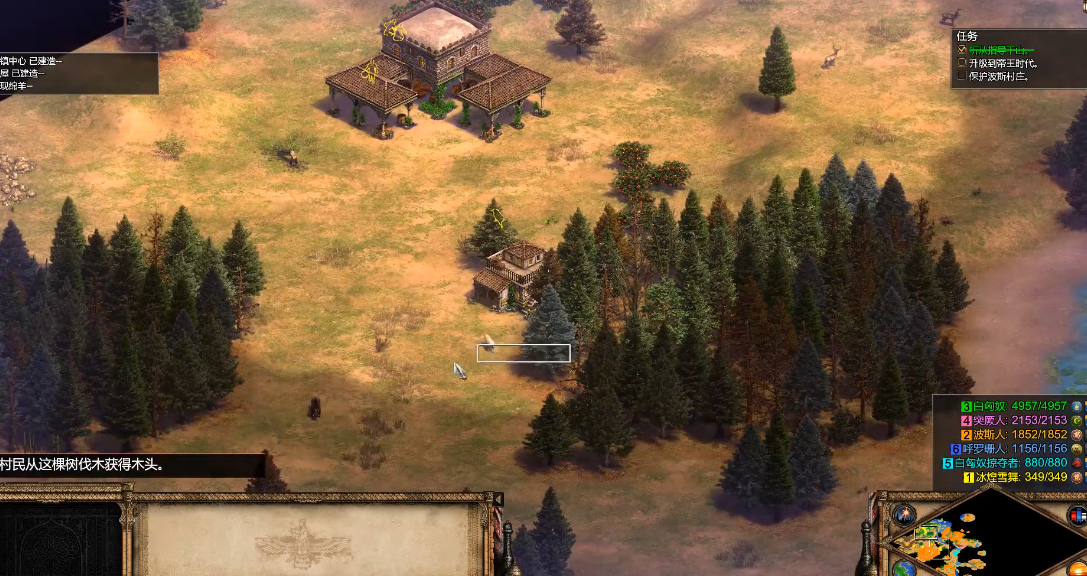
Task: Activate the flare signal button beside minimap
Action: pyautogui.click(x=904, y=514)
